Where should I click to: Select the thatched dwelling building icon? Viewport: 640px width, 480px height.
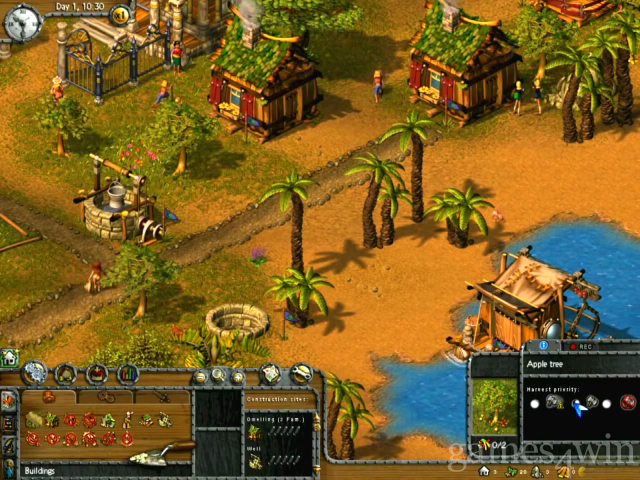pyautogui.click(x=34, y=419)
